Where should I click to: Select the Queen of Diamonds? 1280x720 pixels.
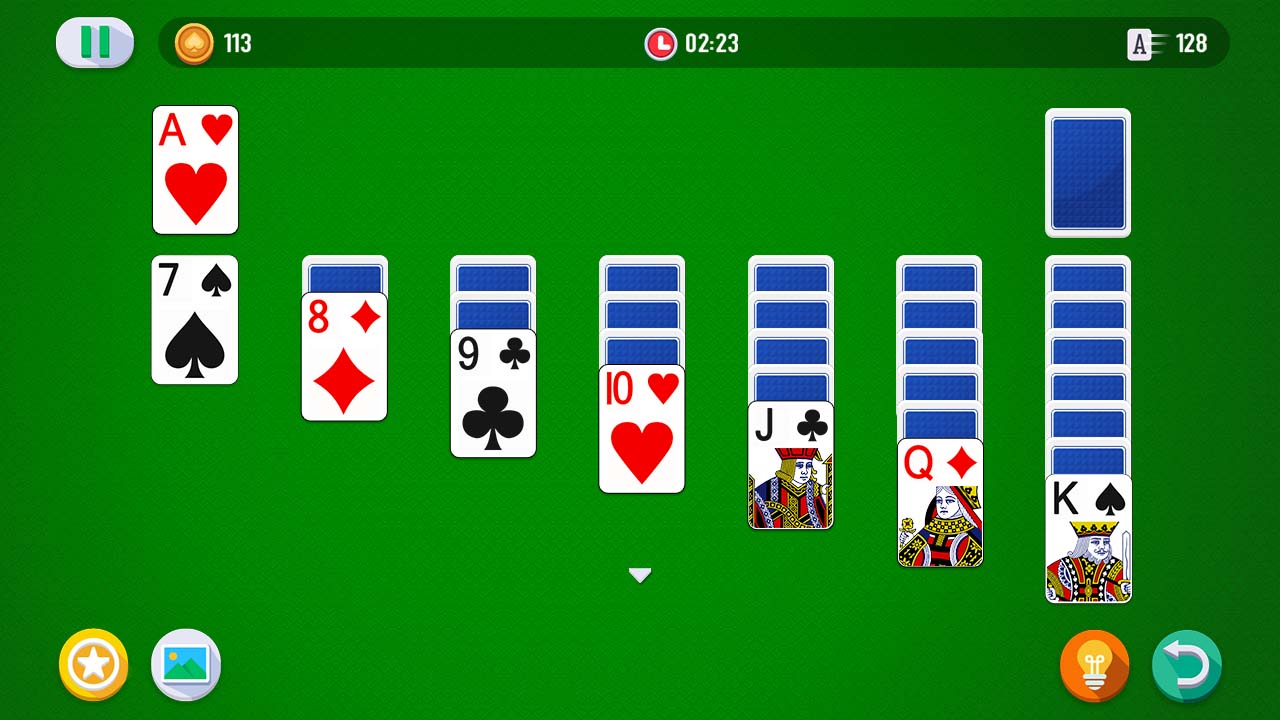tap(939, 500)
